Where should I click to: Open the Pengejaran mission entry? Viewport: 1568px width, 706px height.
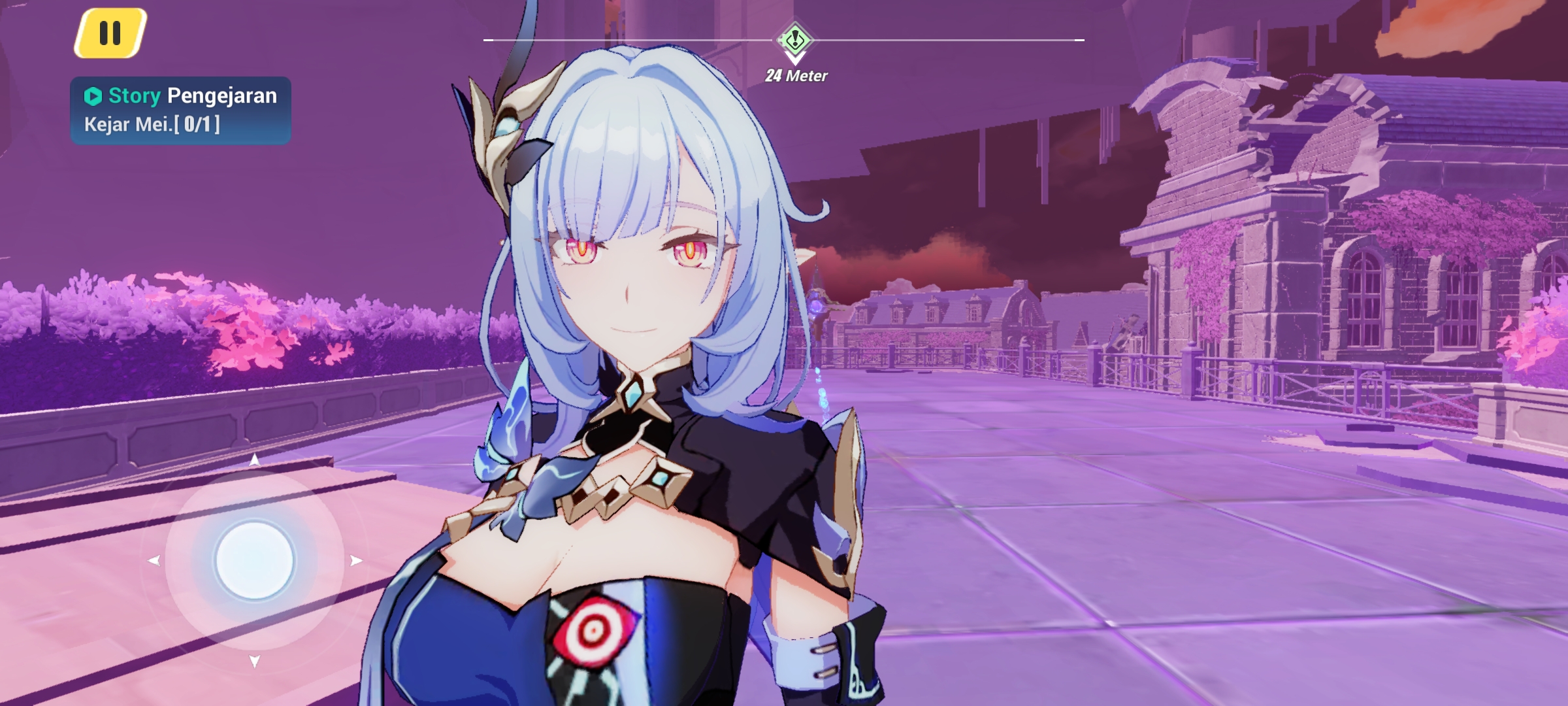point(222,95)
